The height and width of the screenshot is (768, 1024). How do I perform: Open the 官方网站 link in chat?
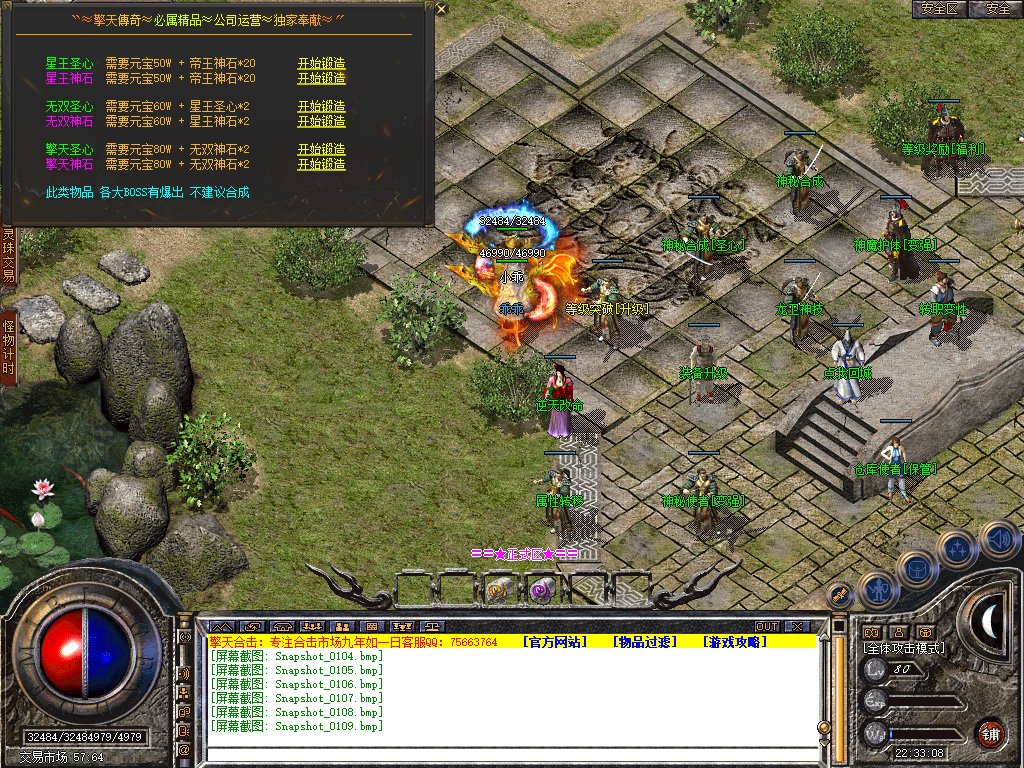point(555,642)
